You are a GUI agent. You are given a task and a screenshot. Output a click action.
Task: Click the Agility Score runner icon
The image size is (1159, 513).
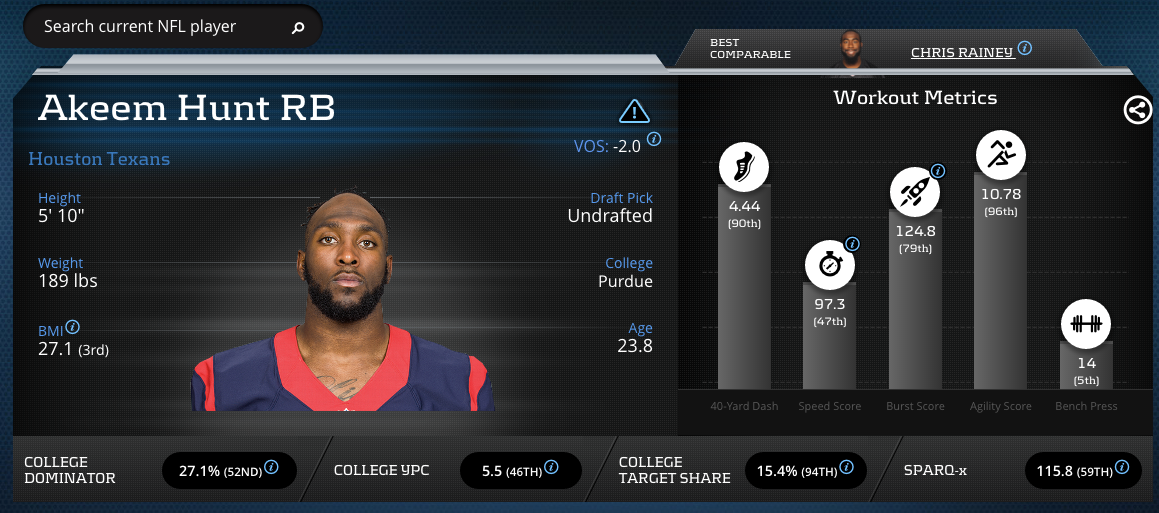(x=1000, y=155)
